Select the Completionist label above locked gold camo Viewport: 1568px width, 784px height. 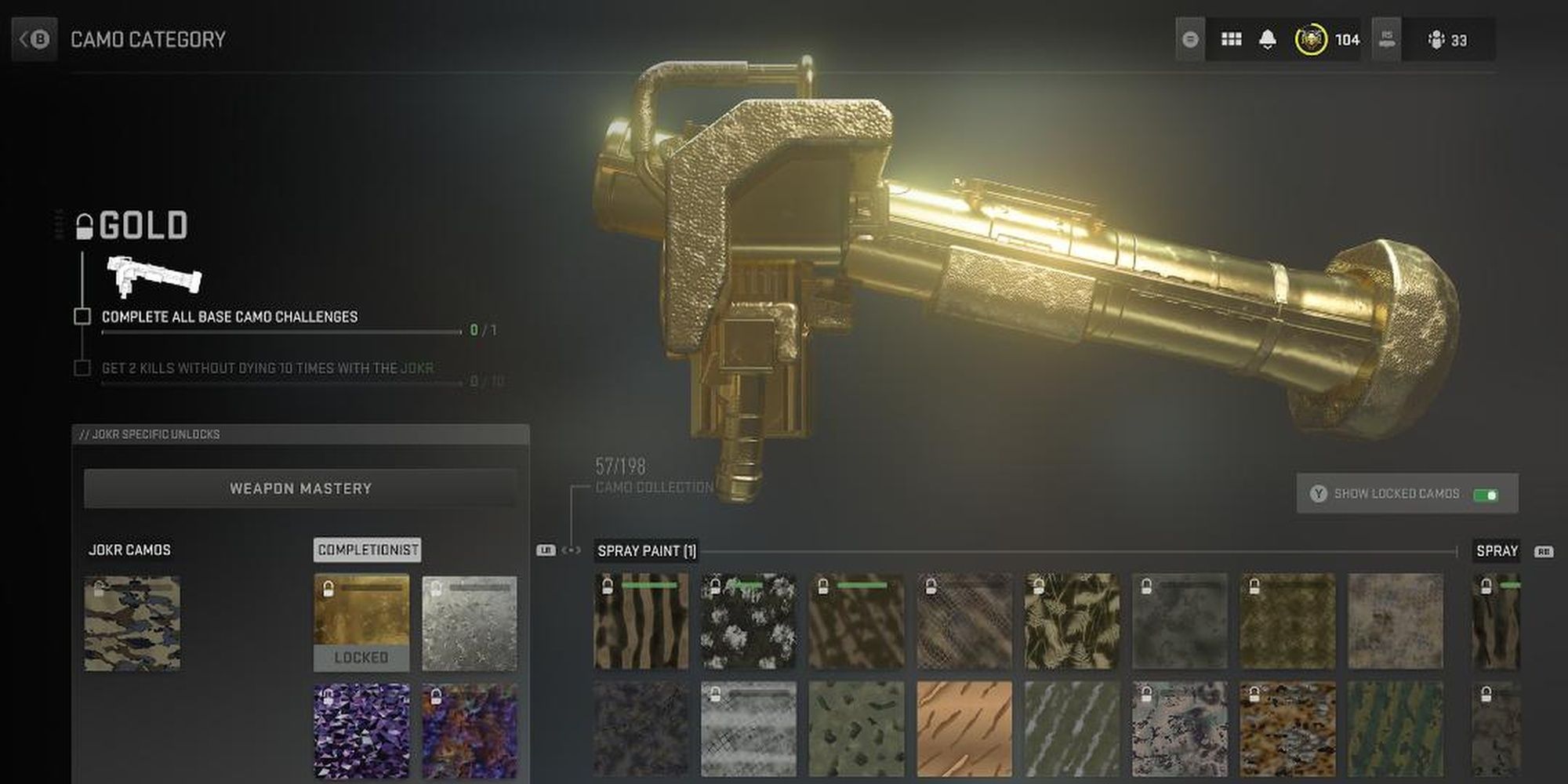click(x=367, y=550)
